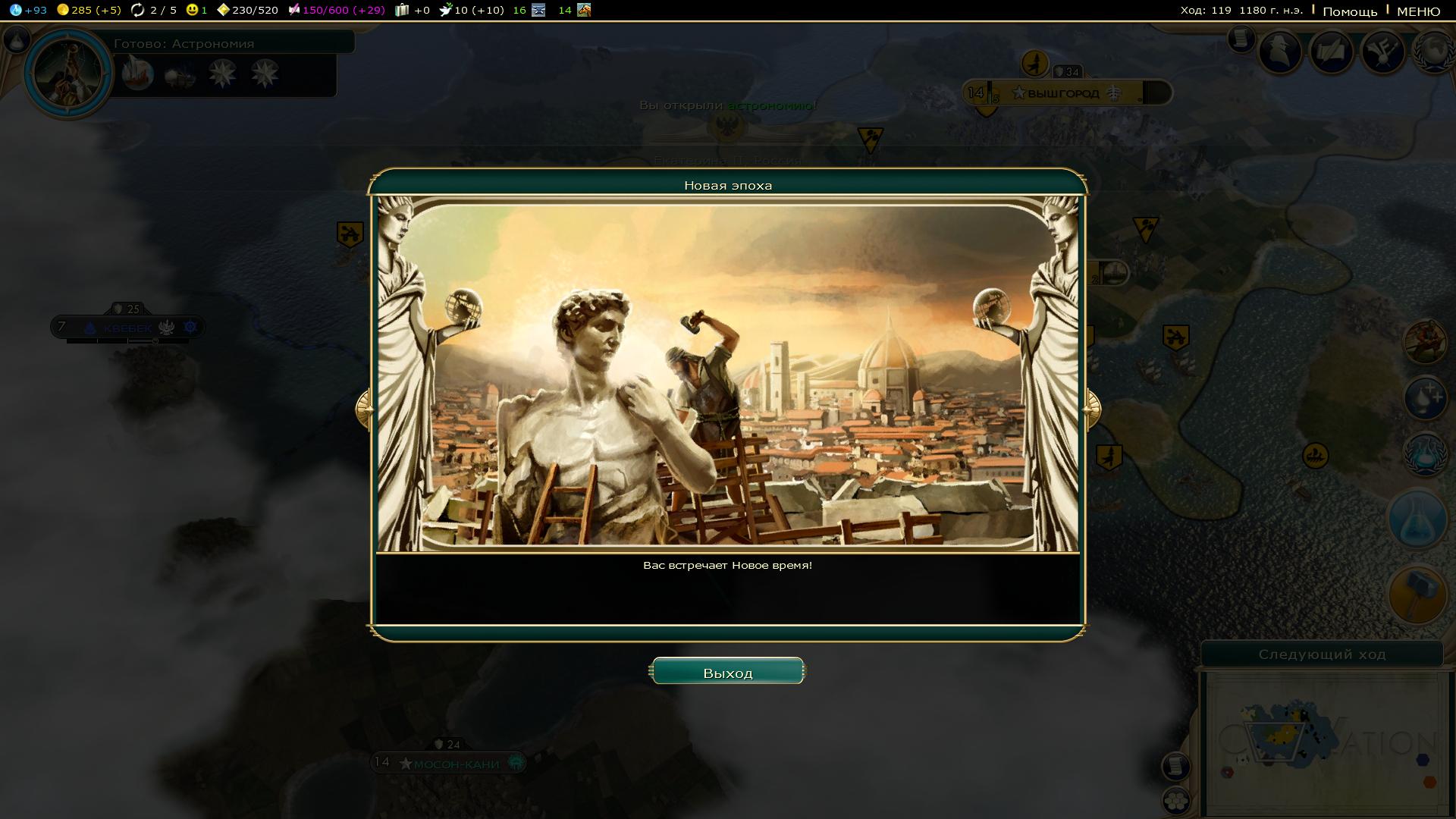Open the espionage overview spy icon
1456x819 pixels.
[x=1281, y=52]
